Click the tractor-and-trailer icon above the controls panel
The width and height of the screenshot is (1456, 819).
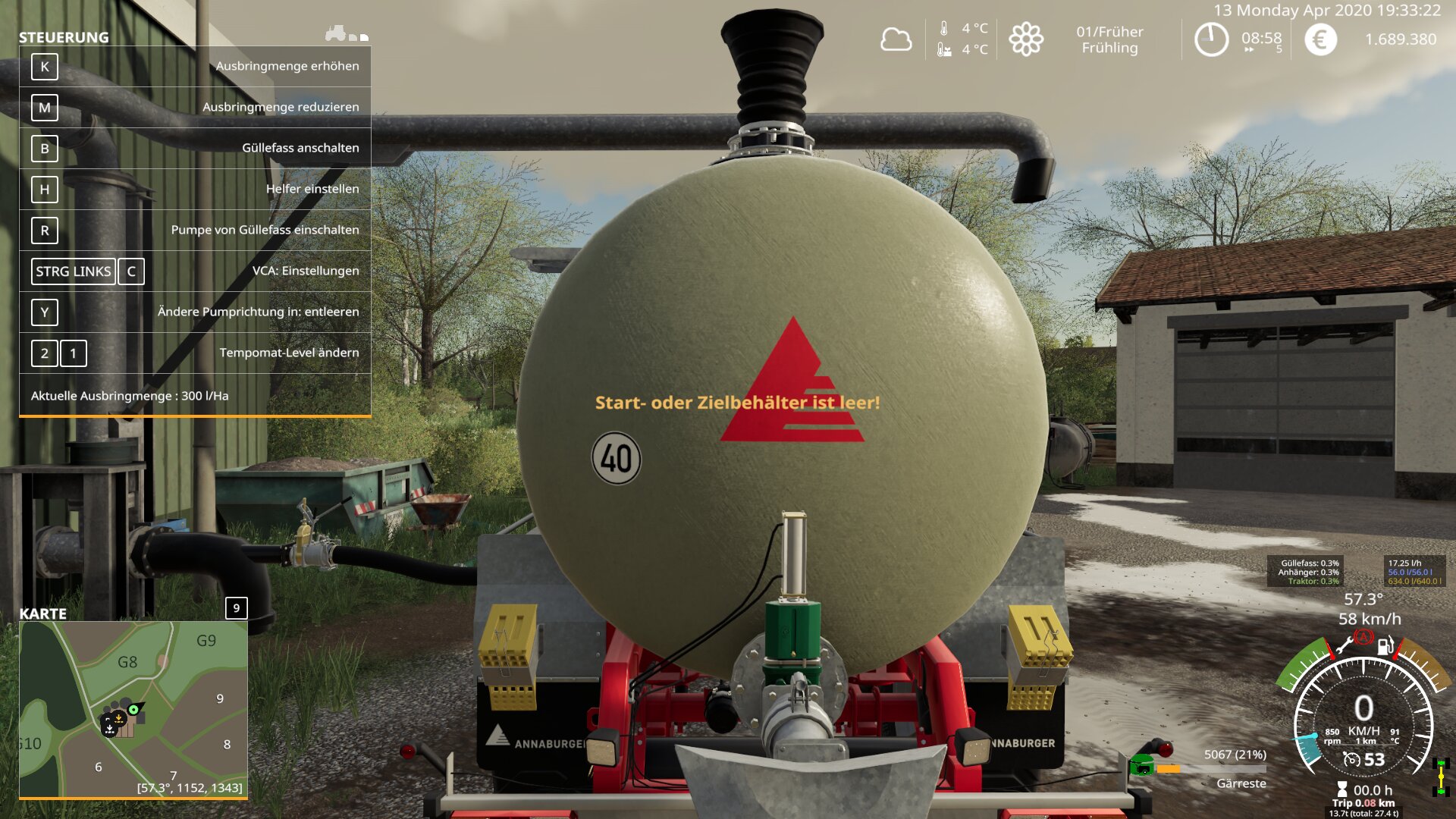(347, 33)
